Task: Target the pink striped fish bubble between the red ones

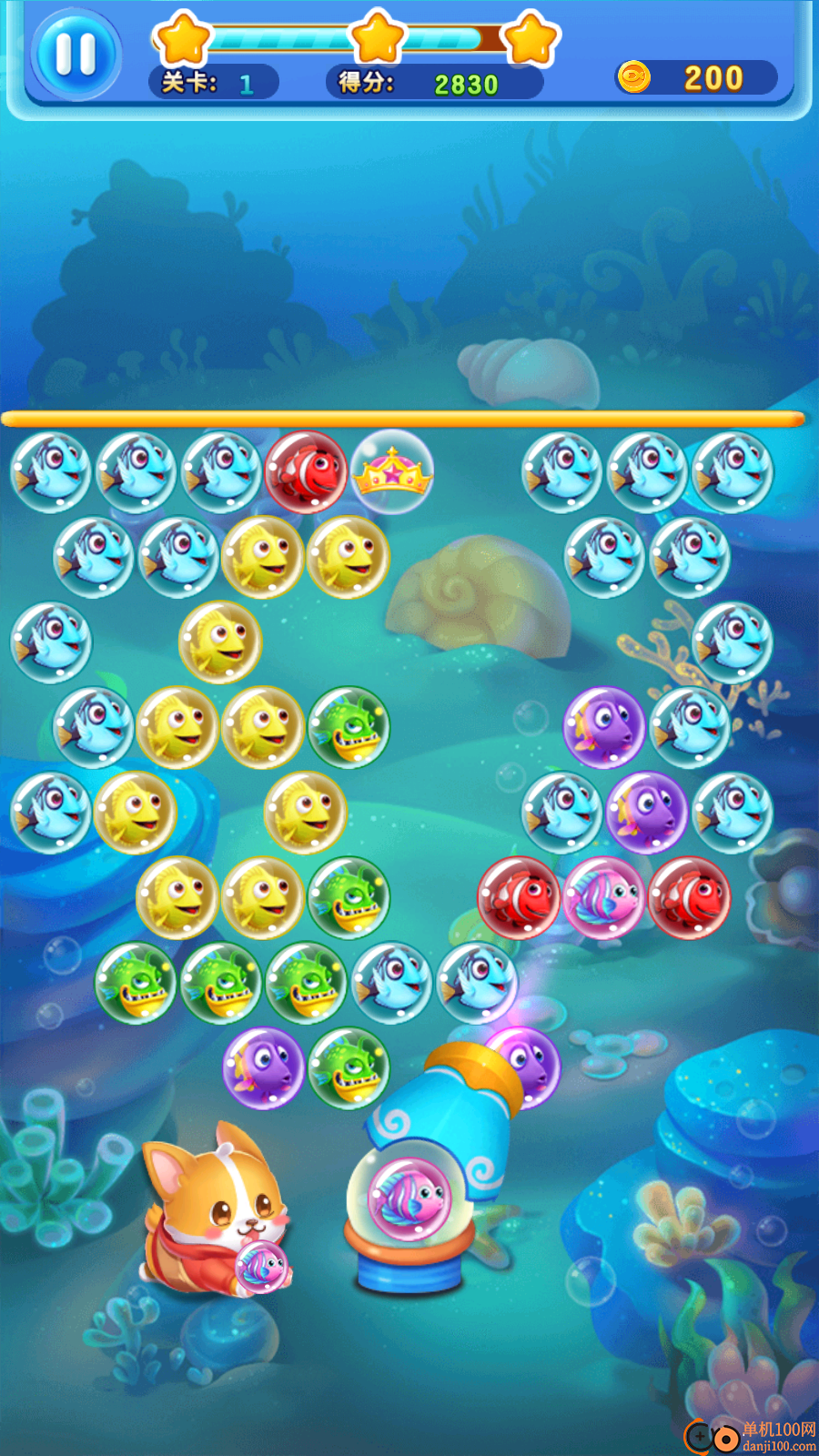Action: click(x=604, y=897)
